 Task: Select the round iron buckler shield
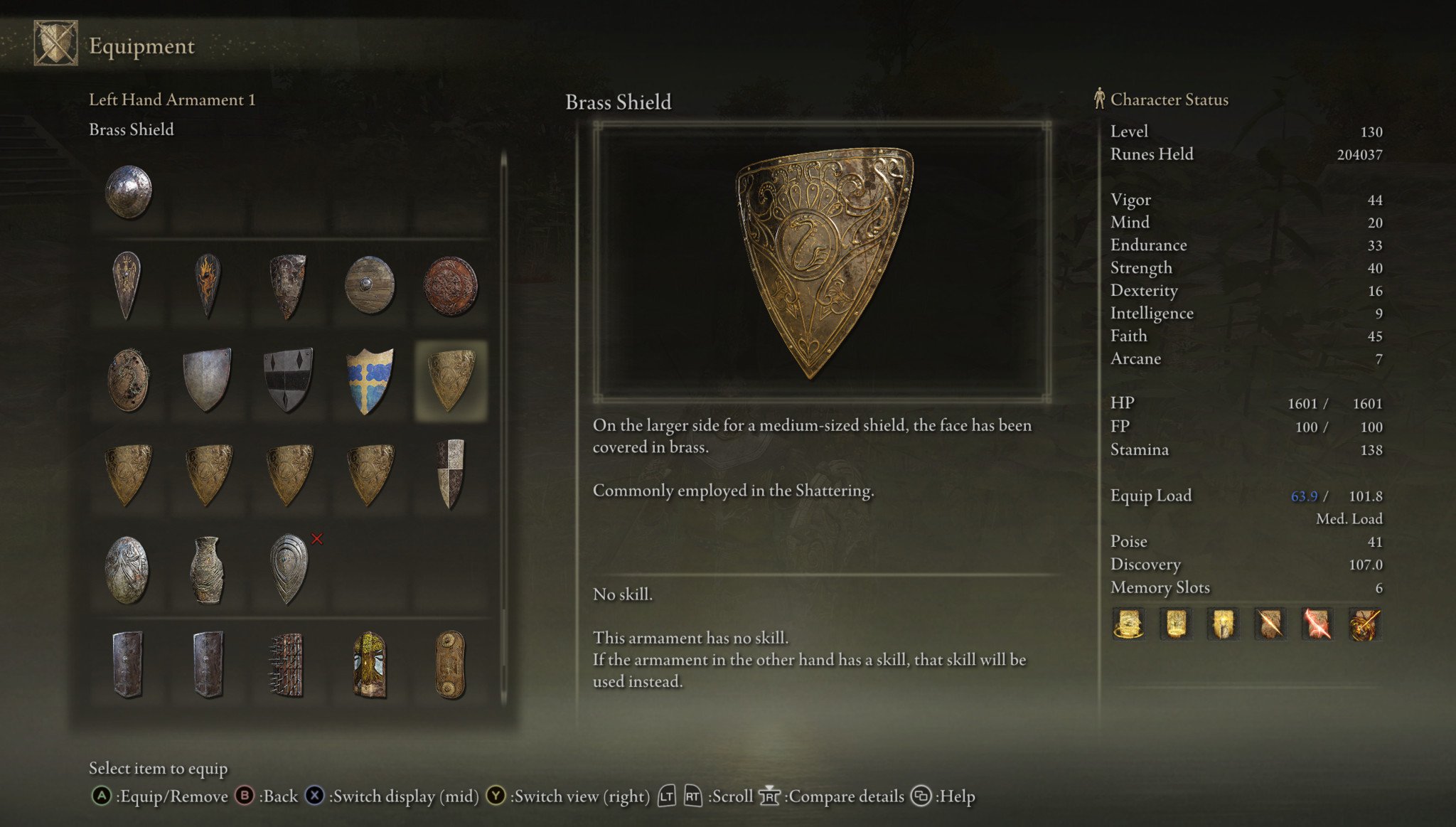[129, 191]
